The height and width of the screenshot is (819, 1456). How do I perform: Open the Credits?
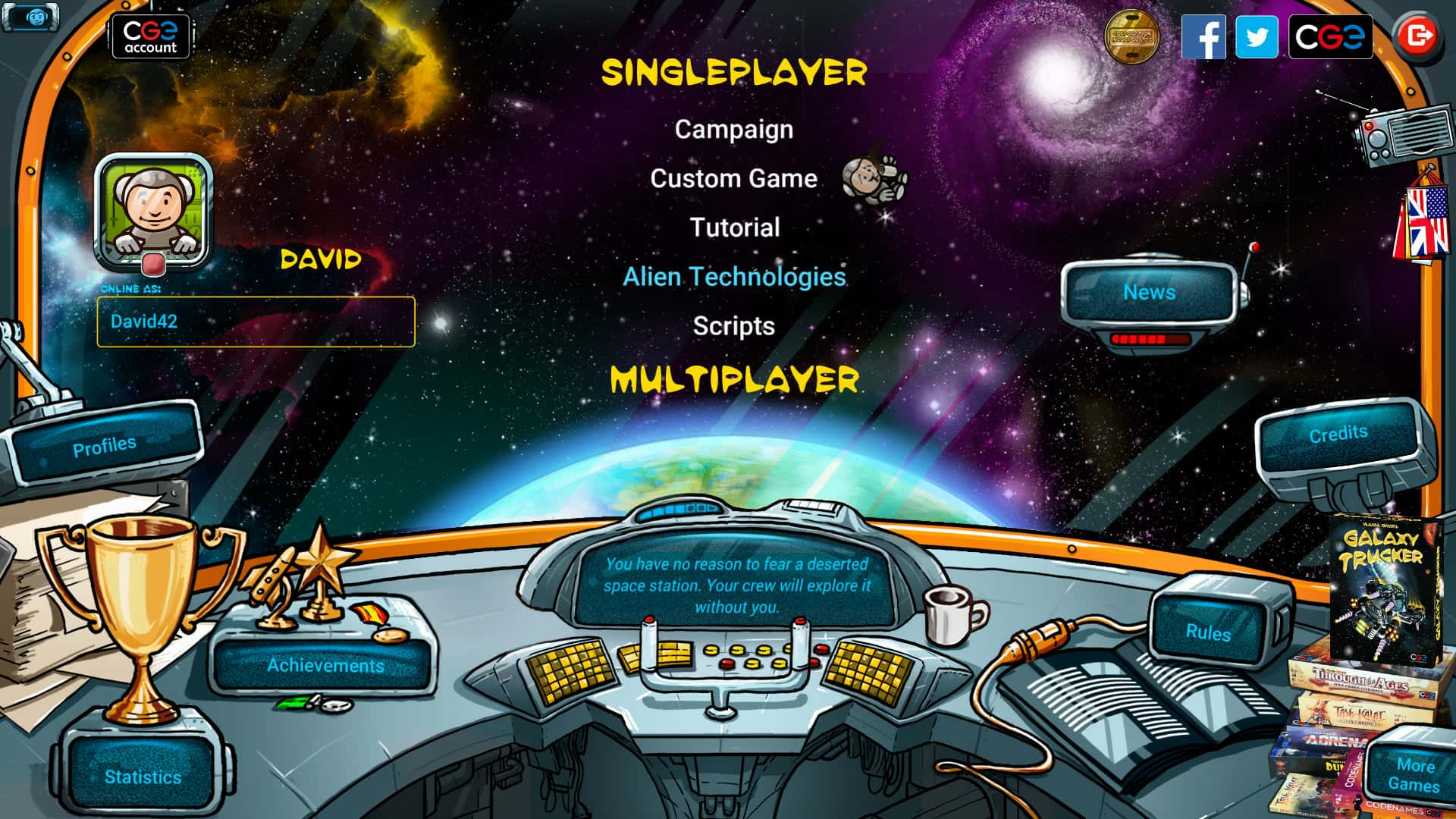1338,434
